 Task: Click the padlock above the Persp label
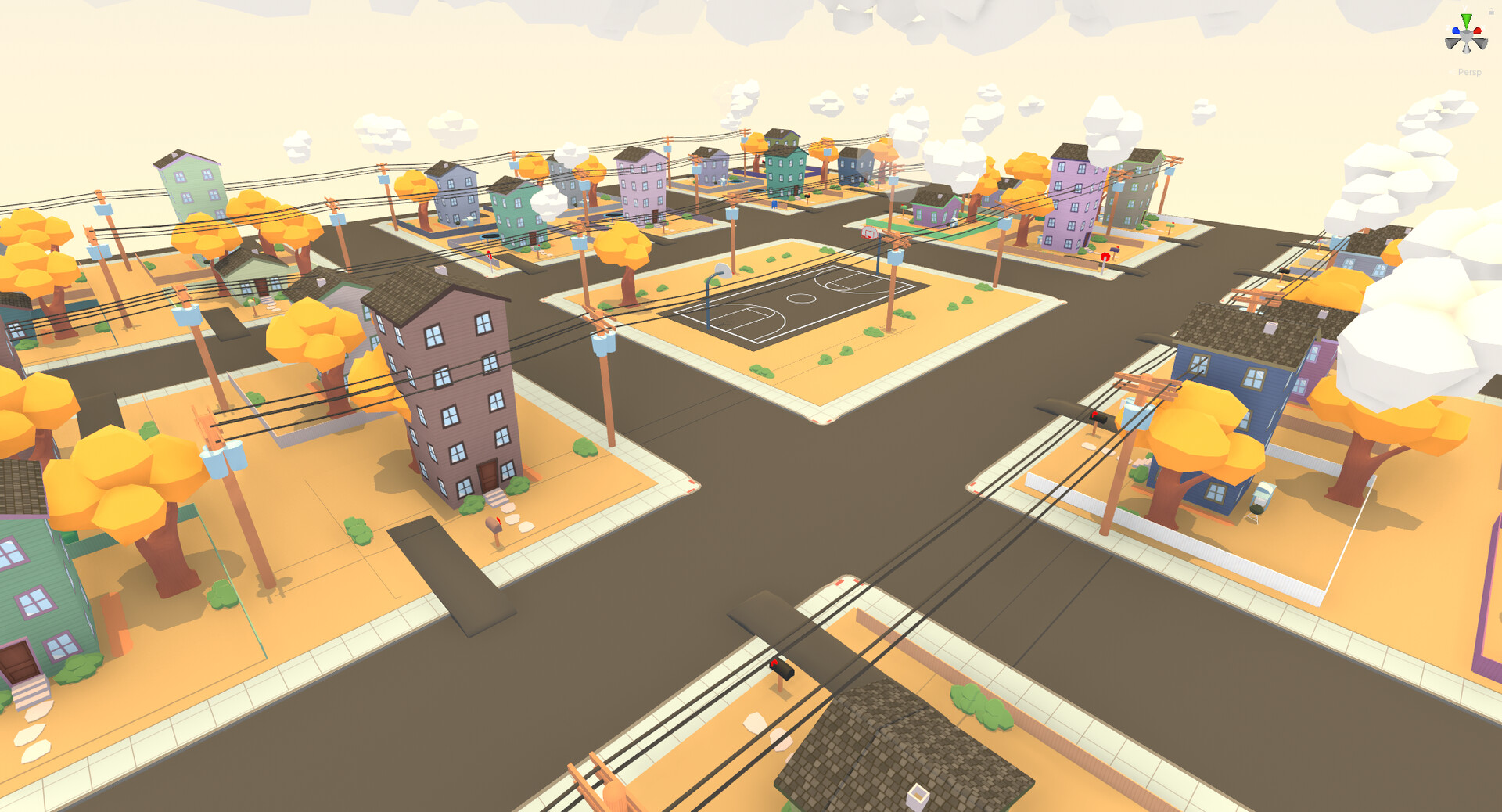coord(1491,11)
